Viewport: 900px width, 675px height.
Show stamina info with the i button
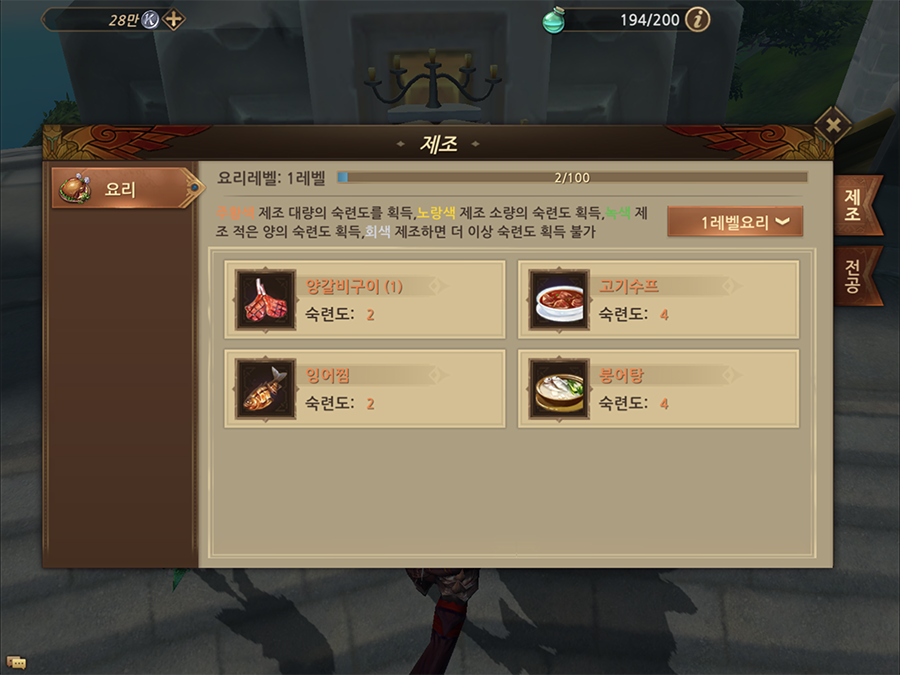tap(698, 19)
